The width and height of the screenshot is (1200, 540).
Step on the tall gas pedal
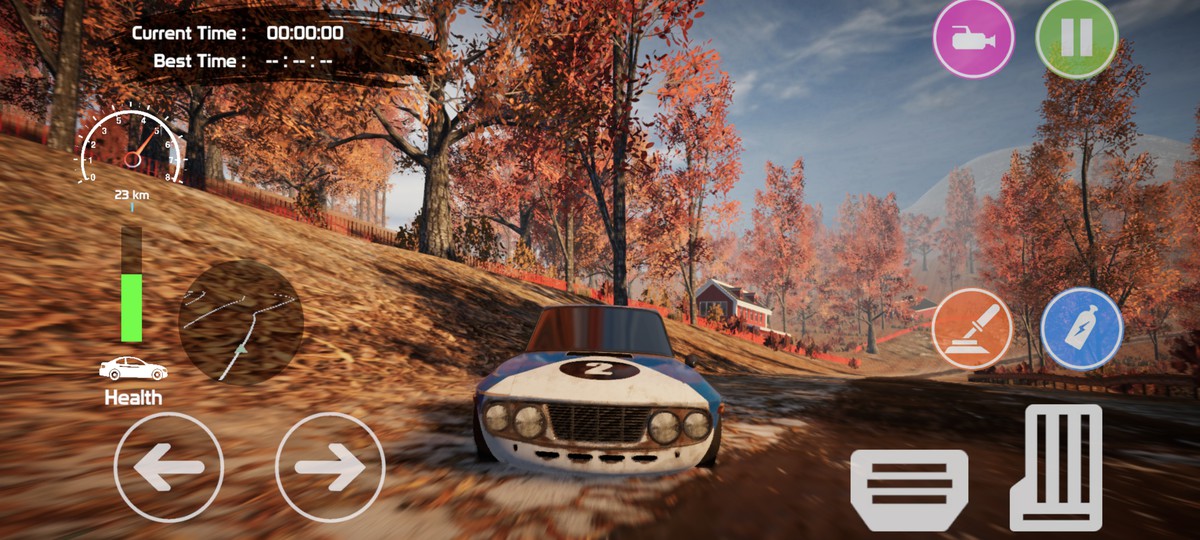[1056, 467]
